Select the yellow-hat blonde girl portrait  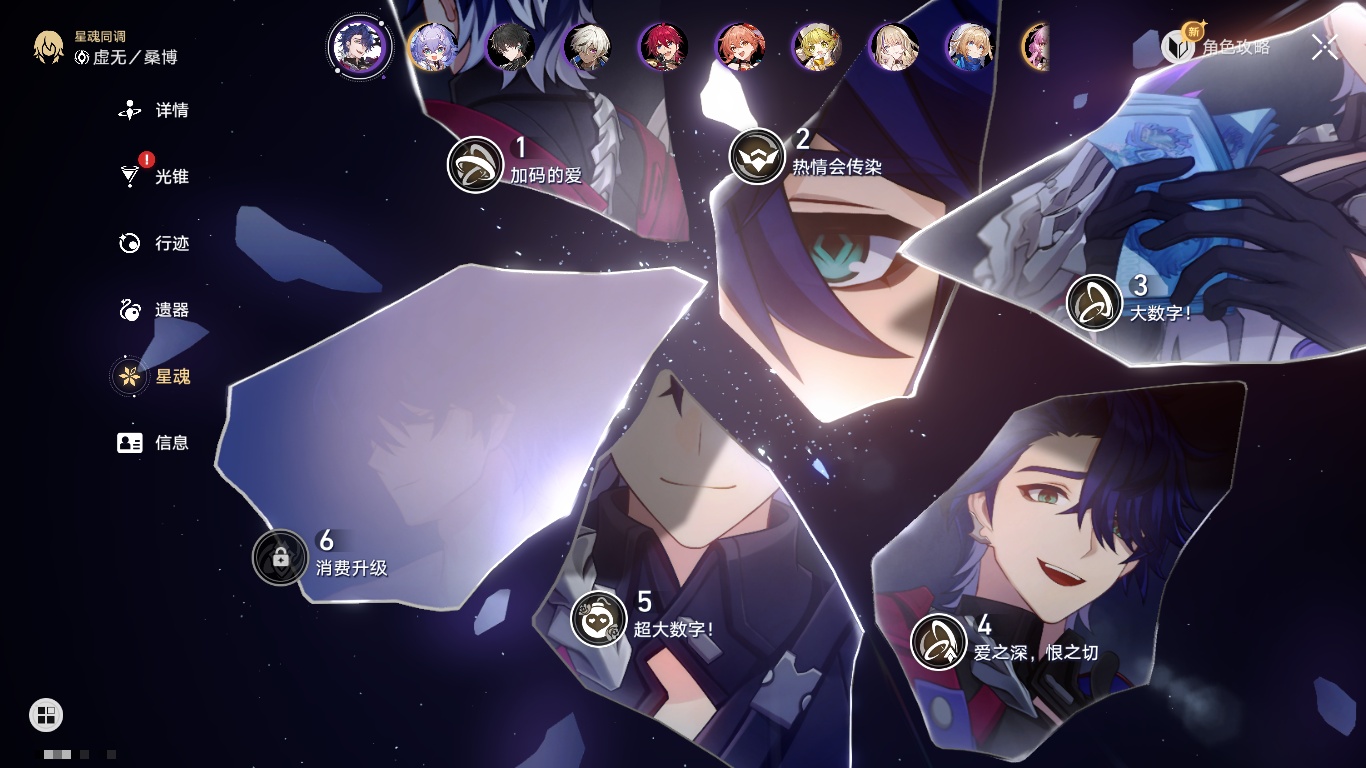[x=817, y=47]
